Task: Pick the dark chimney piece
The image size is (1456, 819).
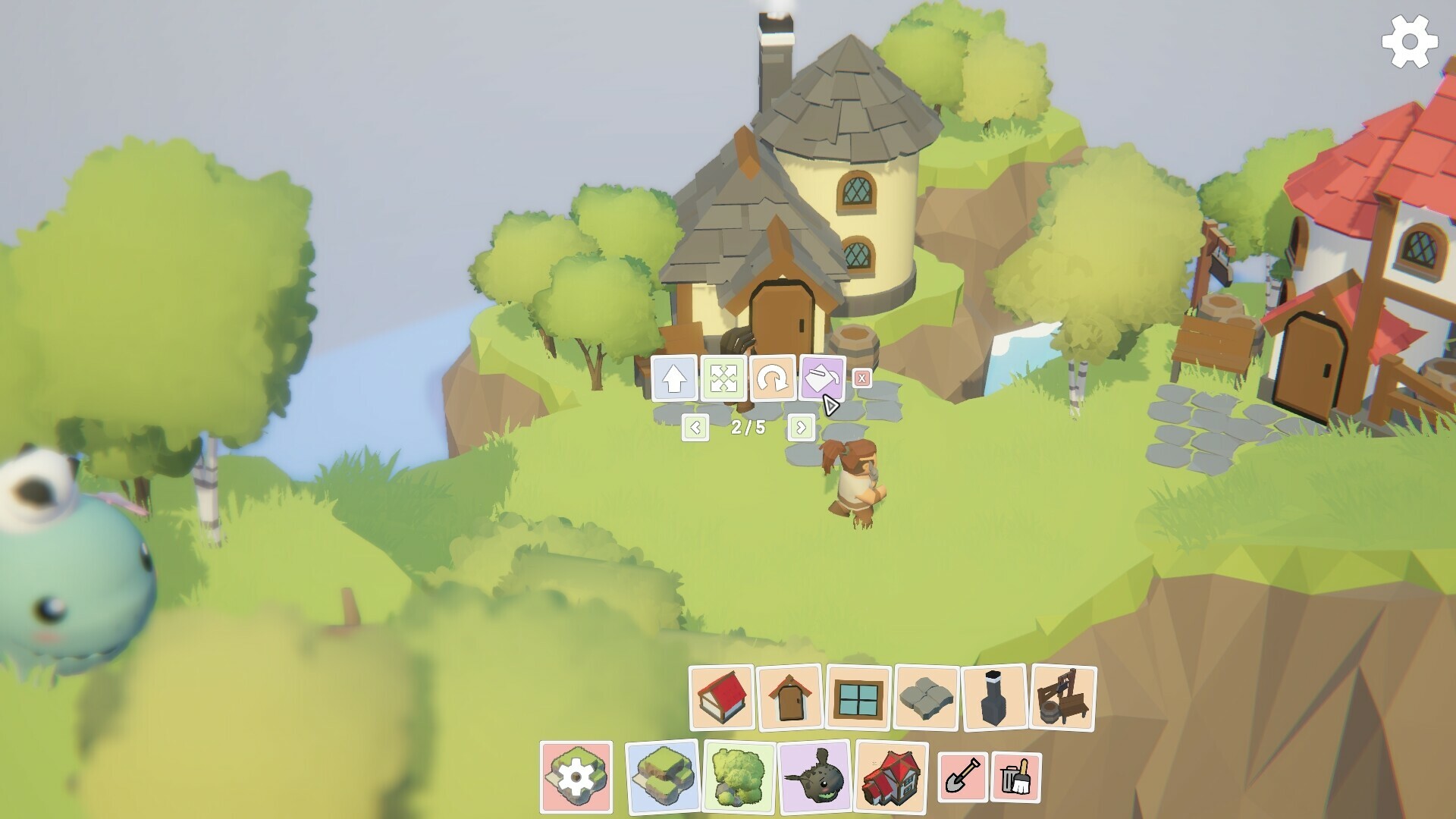Action: (994, 698)
